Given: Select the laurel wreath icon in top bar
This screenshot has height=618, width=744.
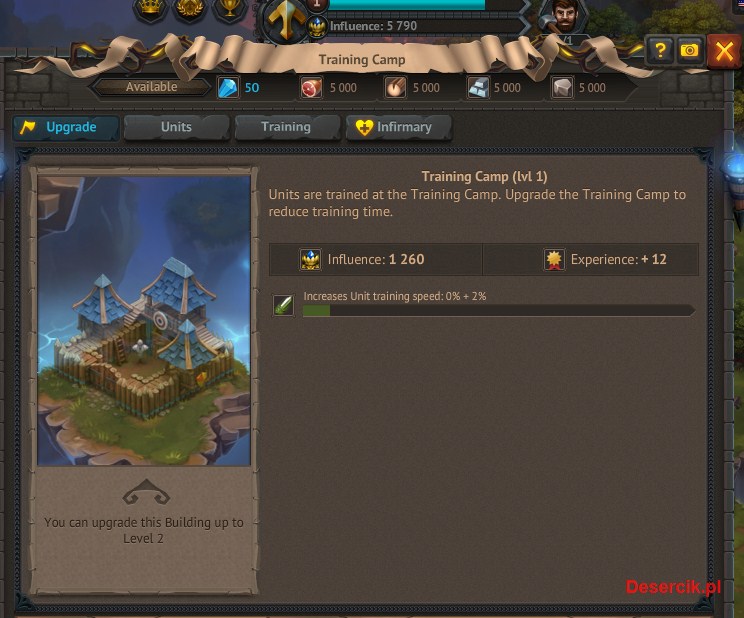Looking at the screenshot, I should [190, 8].
